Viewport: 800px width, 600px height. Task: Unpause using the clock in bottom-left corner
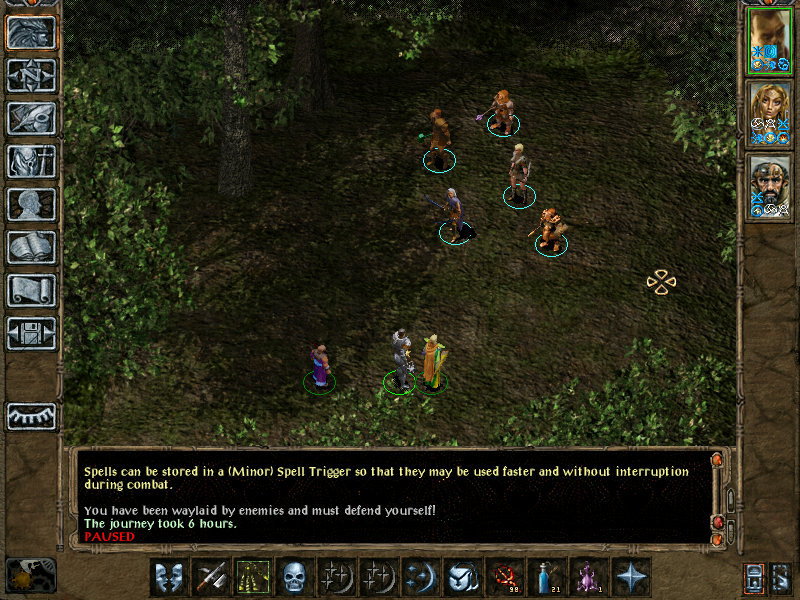point(30,576)
